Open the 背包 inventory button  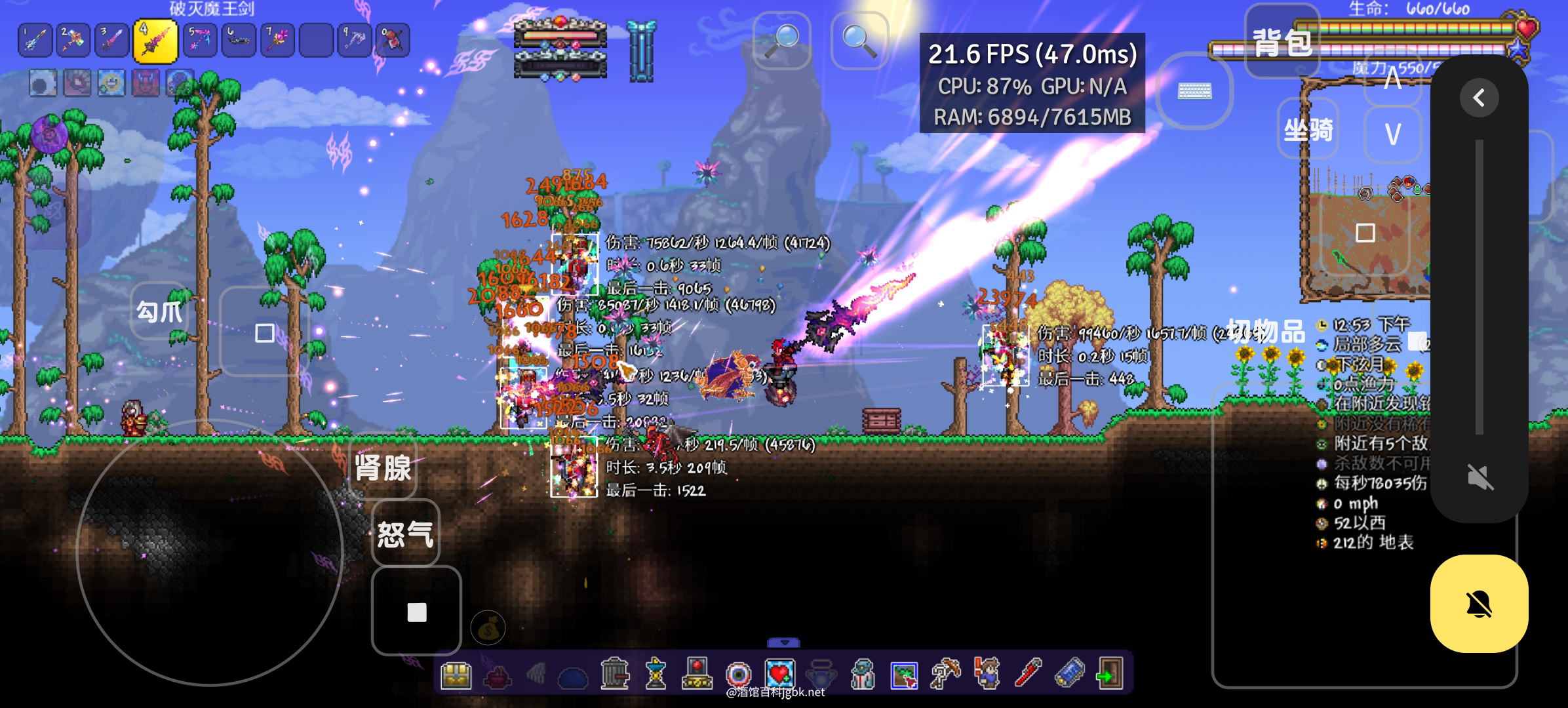[x=1282, y=43]
